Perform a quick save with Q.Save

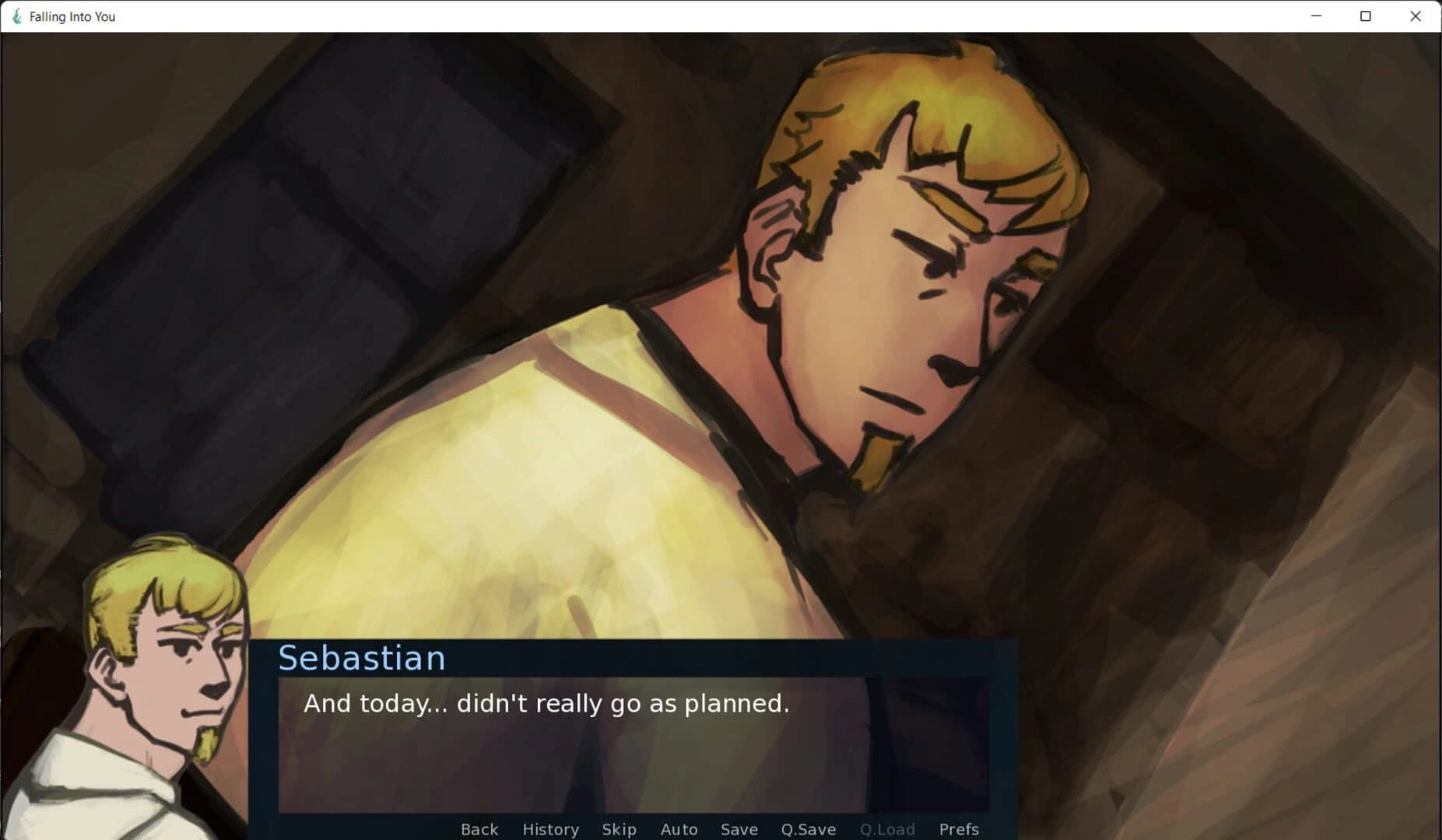[x=808, y=829]
